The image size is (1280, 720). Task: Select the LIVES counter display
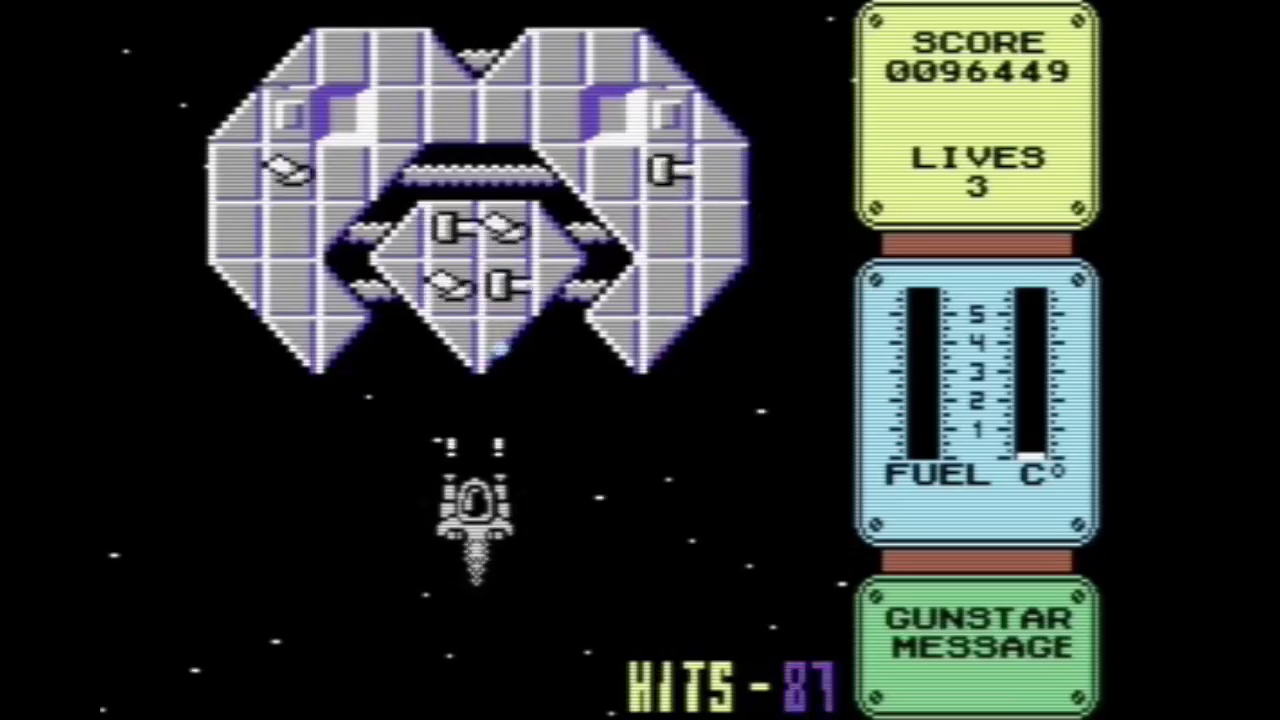coord(977,170)
